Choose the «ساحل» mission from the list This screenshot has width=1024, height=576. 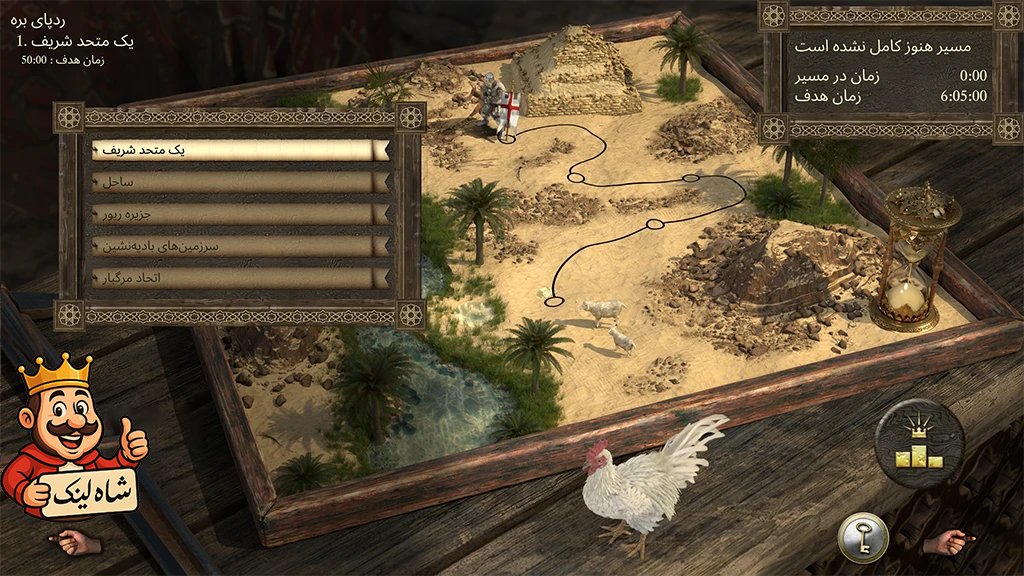(240, 182)
